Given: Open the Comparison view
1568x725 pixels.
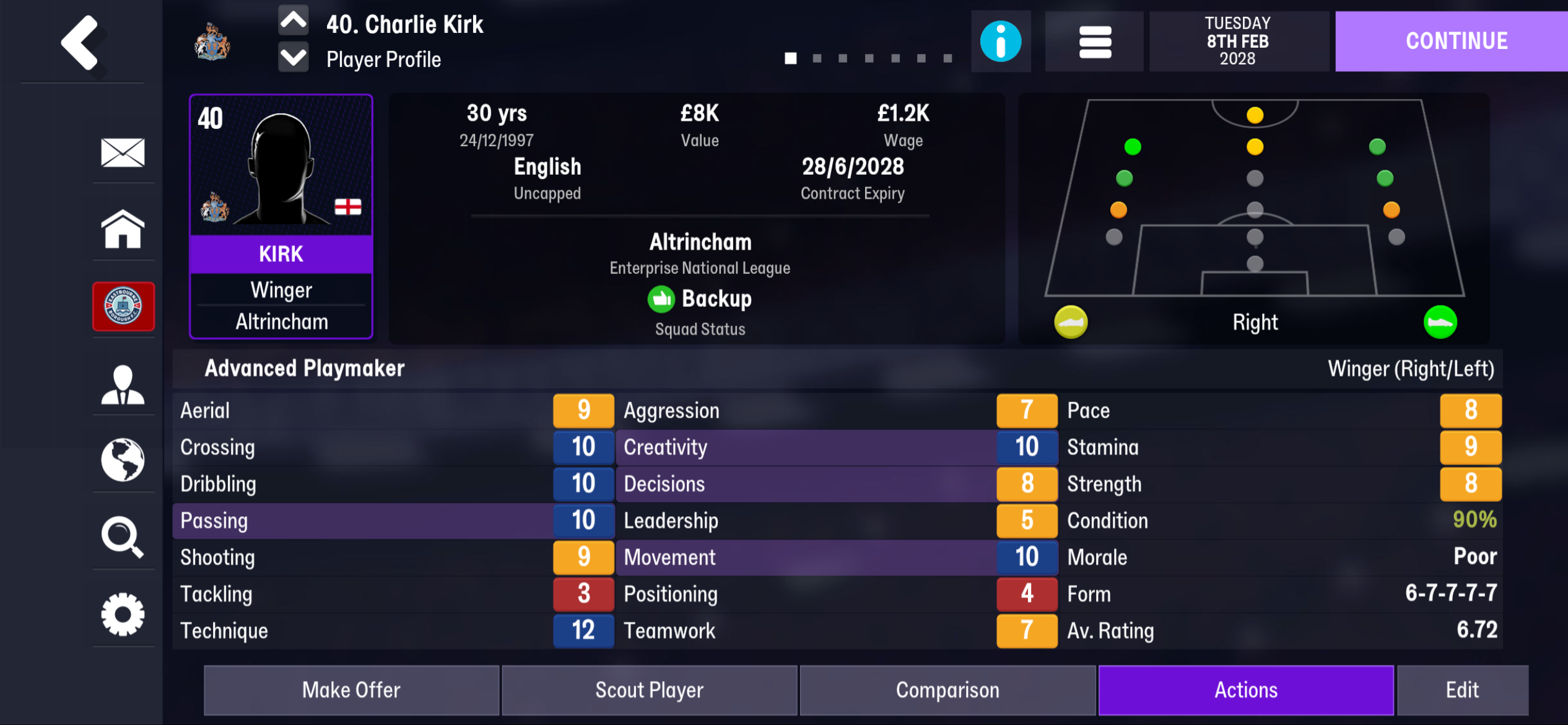Looking at the screenshot, I should (x=947, y=690).
